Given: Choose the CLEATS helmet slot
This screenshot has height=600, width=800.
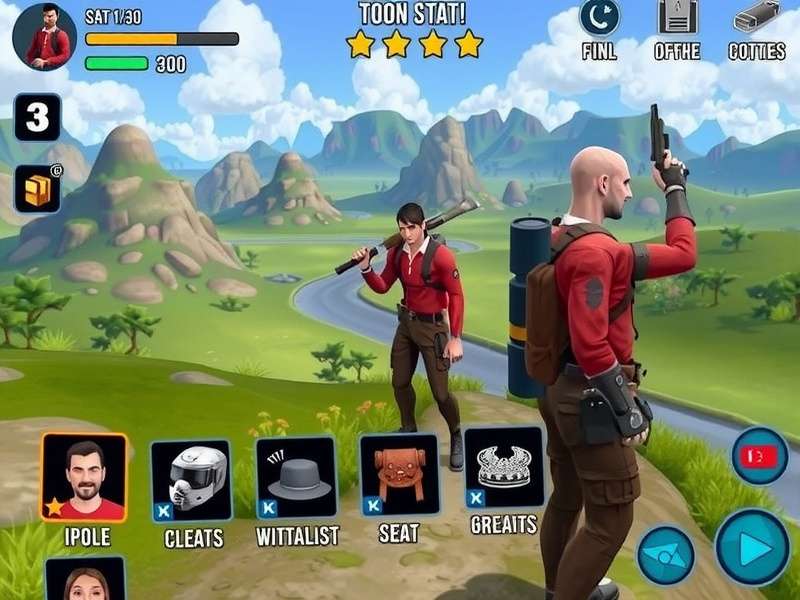Looking at the screenshot, I should [191, 480].
